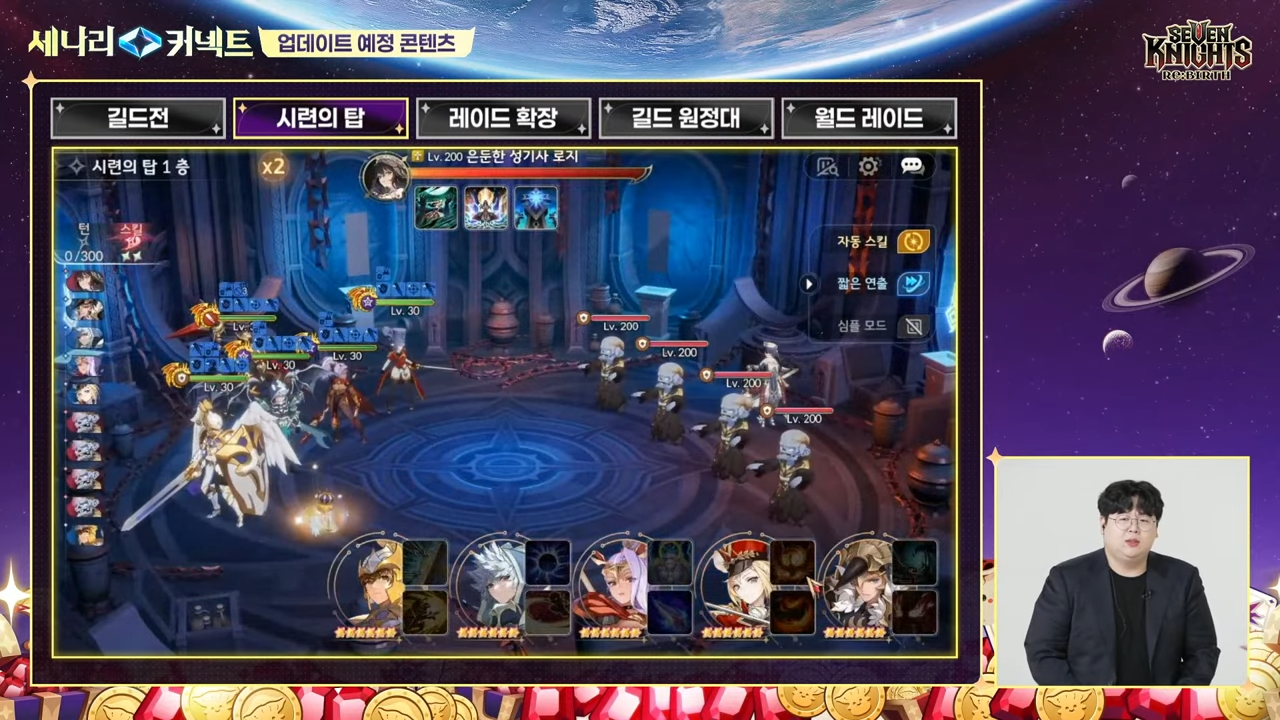Switch to the 월드 레이드 tab
The width and height of the screenshot is (1280, 720).
[868, 118]
